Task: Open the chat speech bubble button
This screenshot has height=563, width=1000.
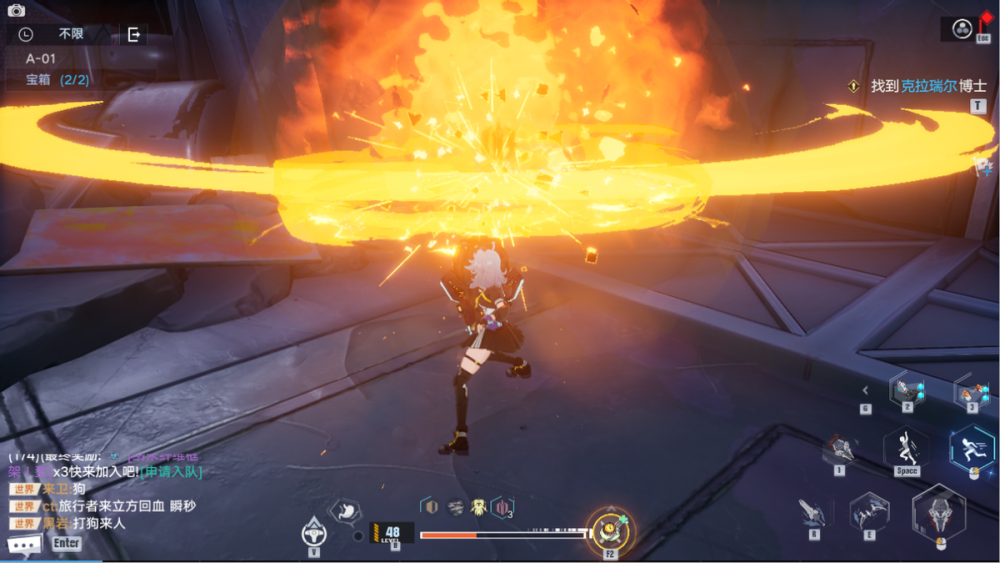Action: point(24,544)
